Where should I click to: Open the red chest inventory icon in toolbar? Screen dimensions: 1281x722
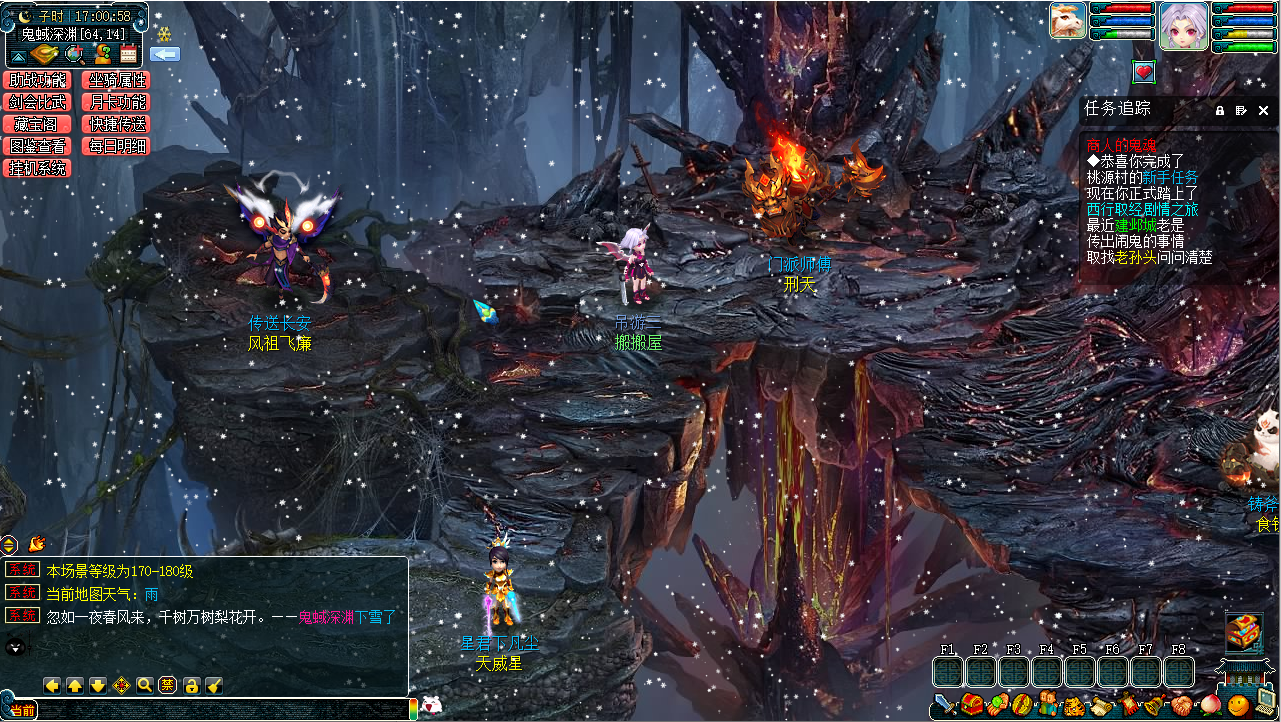(972, 706)
